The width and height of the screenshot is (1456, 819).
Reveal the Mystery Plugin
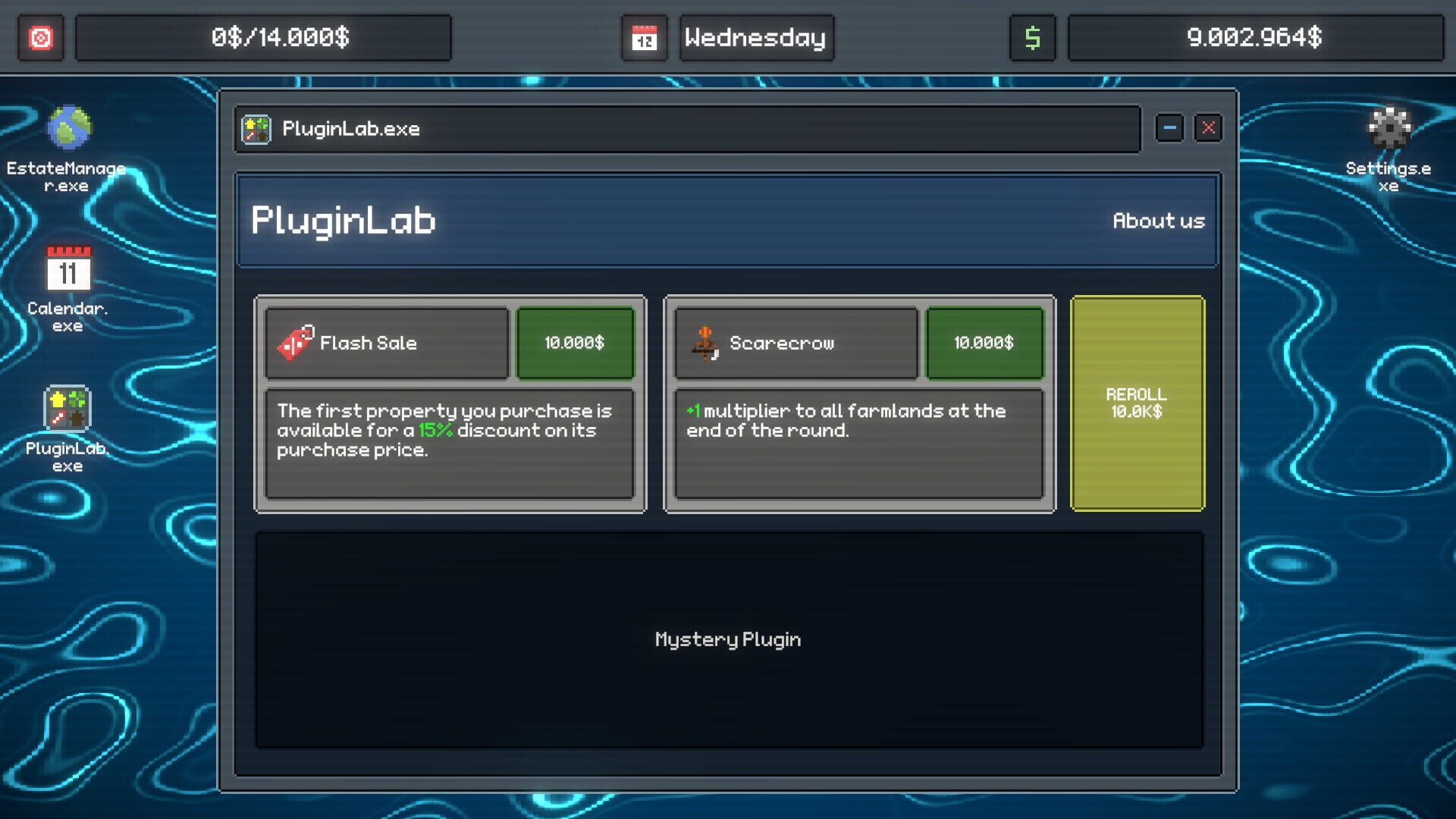coord(727,639)
